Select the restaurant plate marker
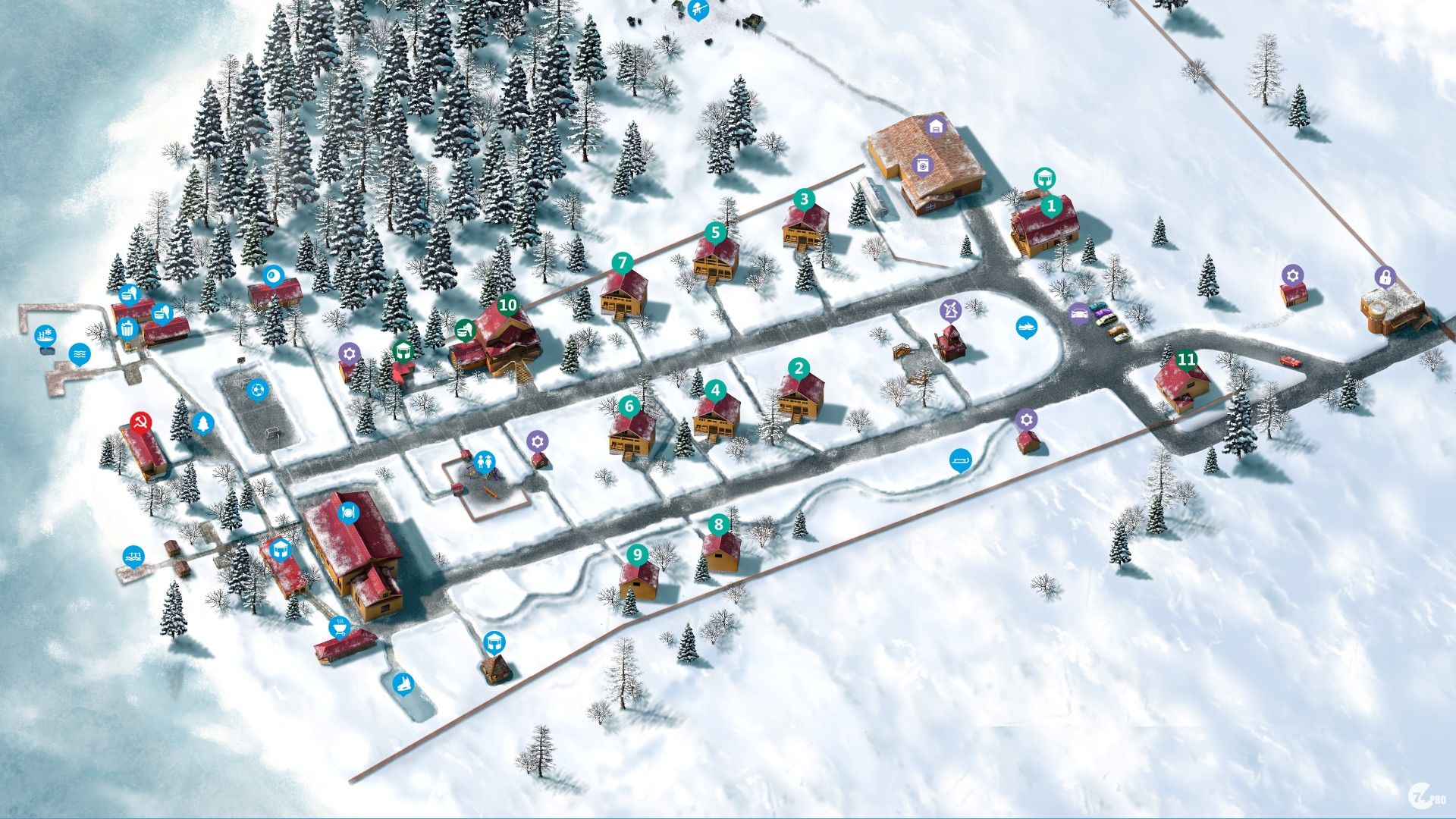 pos(348,510)
